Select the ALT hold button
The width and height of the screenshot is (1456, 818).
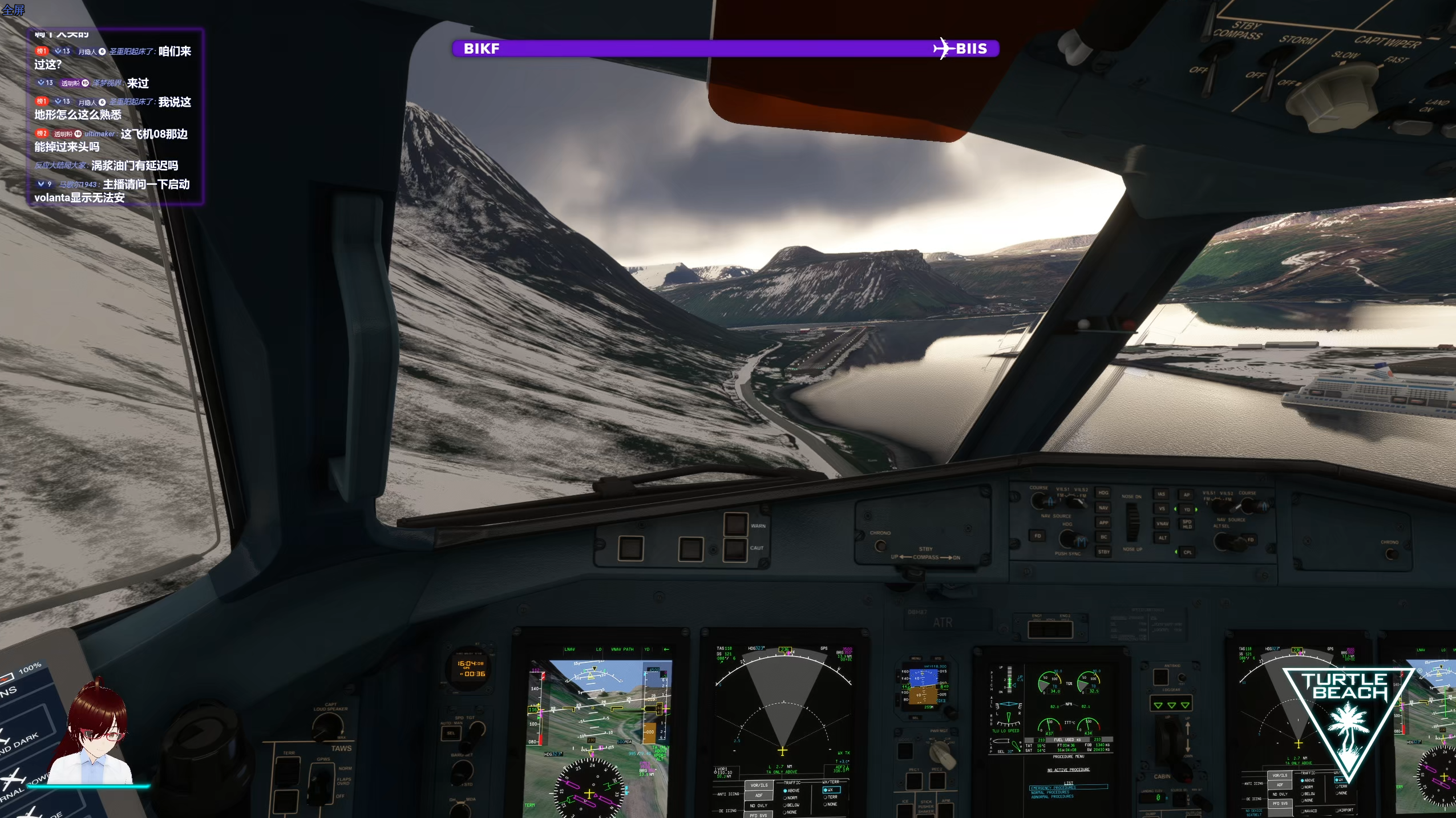click(1162, 537)
